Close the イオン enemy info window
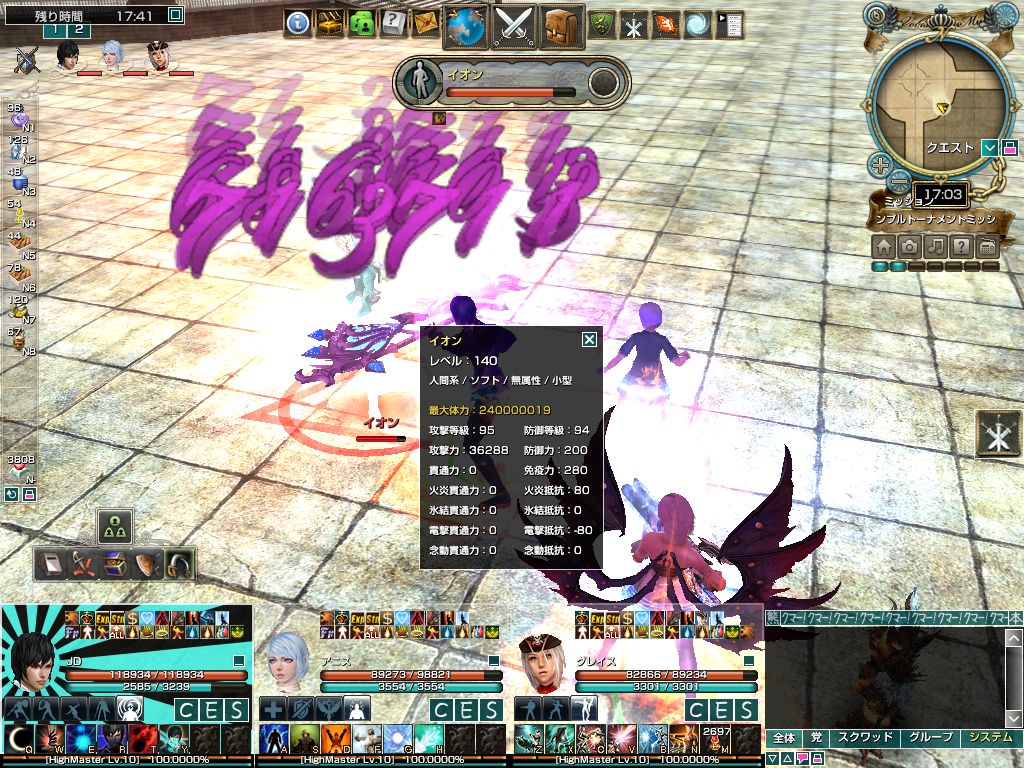This screenshot has width=1024, height=768. coord(589,339)
